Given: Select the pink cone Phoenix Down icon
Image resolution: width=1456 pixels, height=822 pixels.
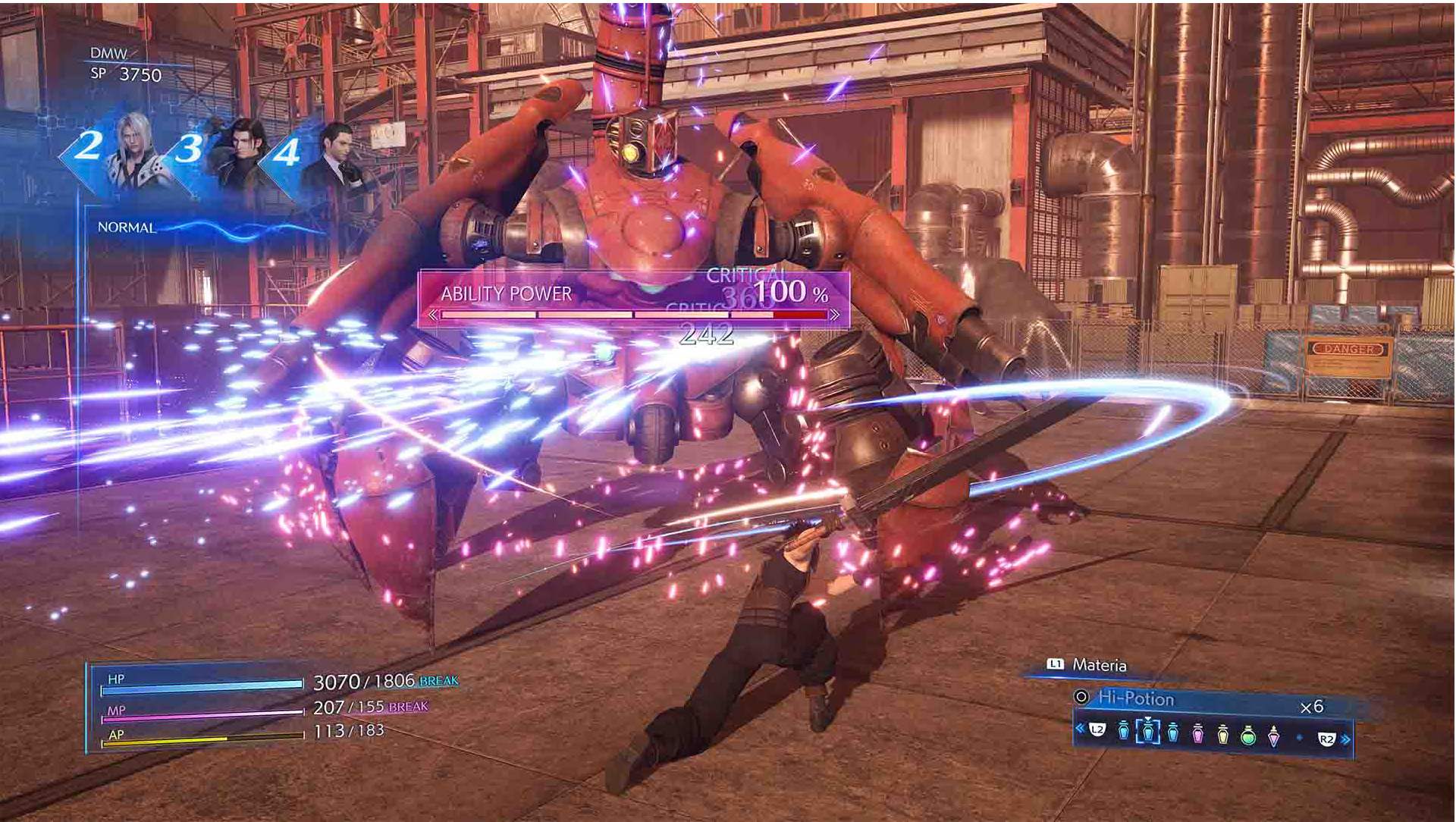Looking at the screenshot, I should [1274, 737].
